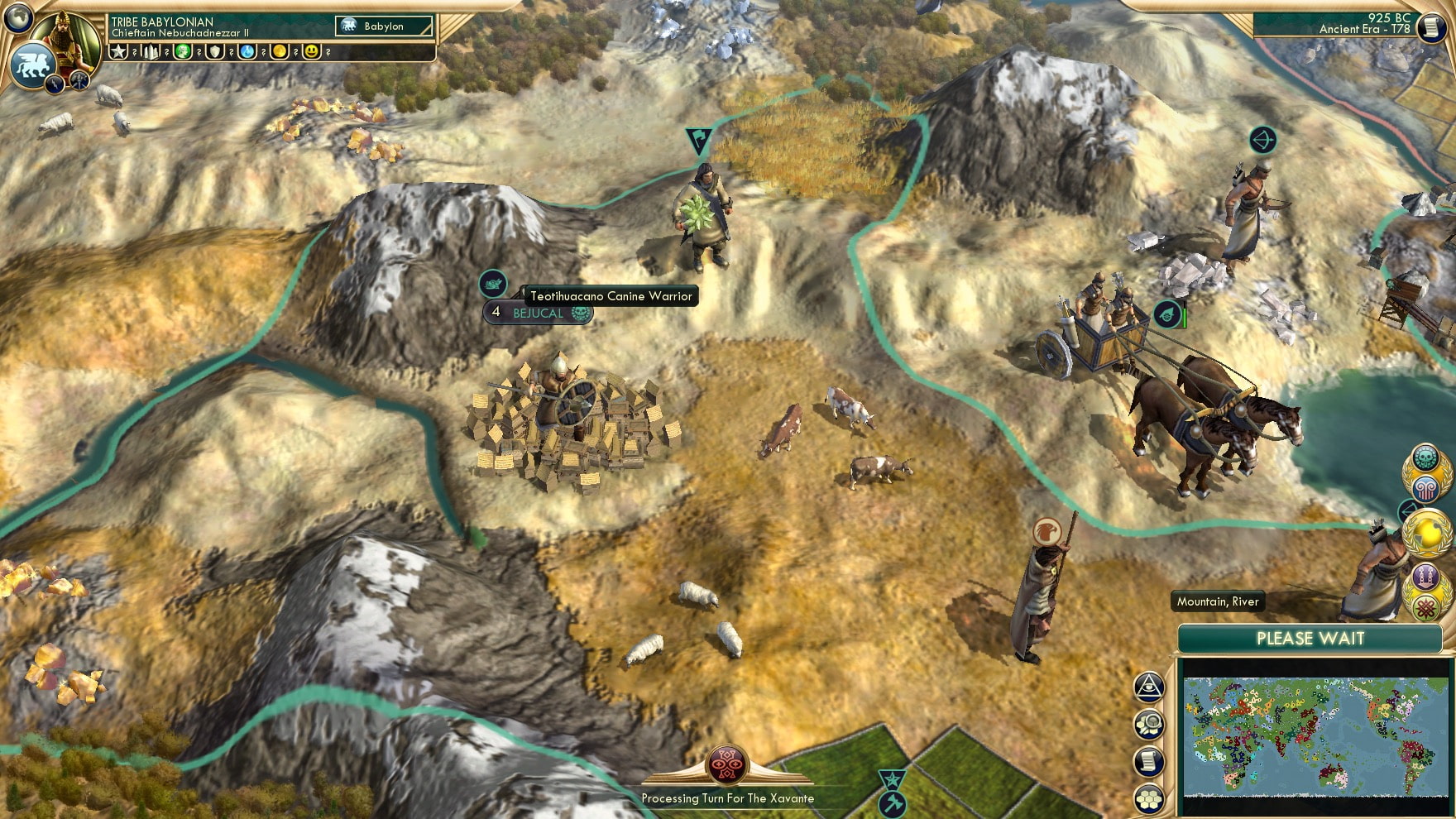1456x819 pixels.
Task: Click the skull notification medallion
Action: click(1425, 457)
